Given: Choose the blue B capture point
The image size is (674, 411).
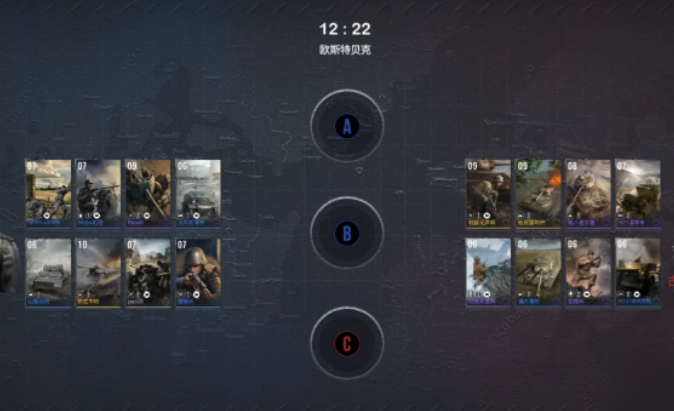Looking at the screenshot, I should tap(346, 233).
